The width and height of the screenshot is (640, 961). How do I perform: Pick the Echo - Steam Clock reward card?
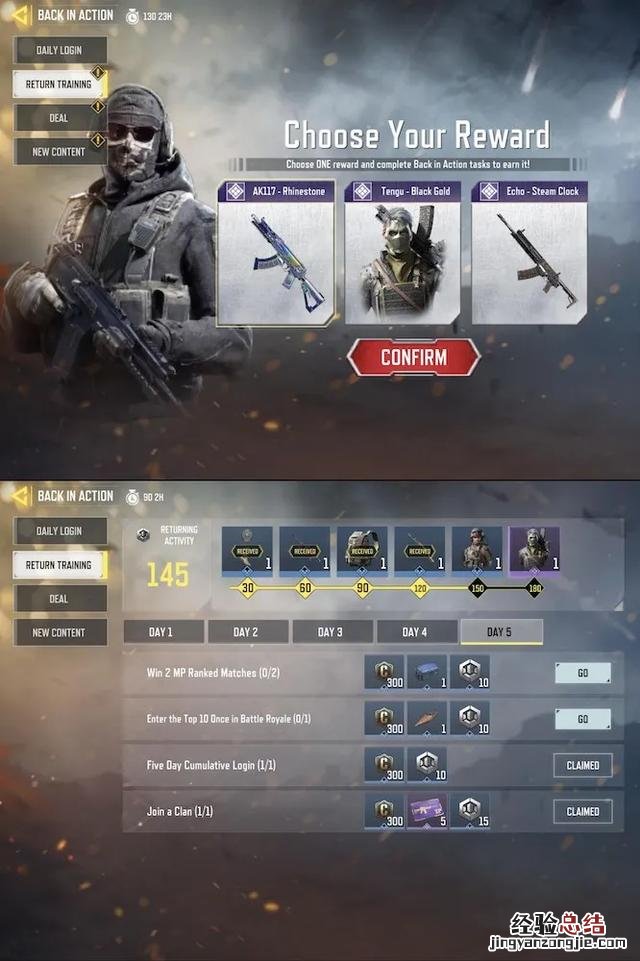pyautogui.click(x=529, y=253)
